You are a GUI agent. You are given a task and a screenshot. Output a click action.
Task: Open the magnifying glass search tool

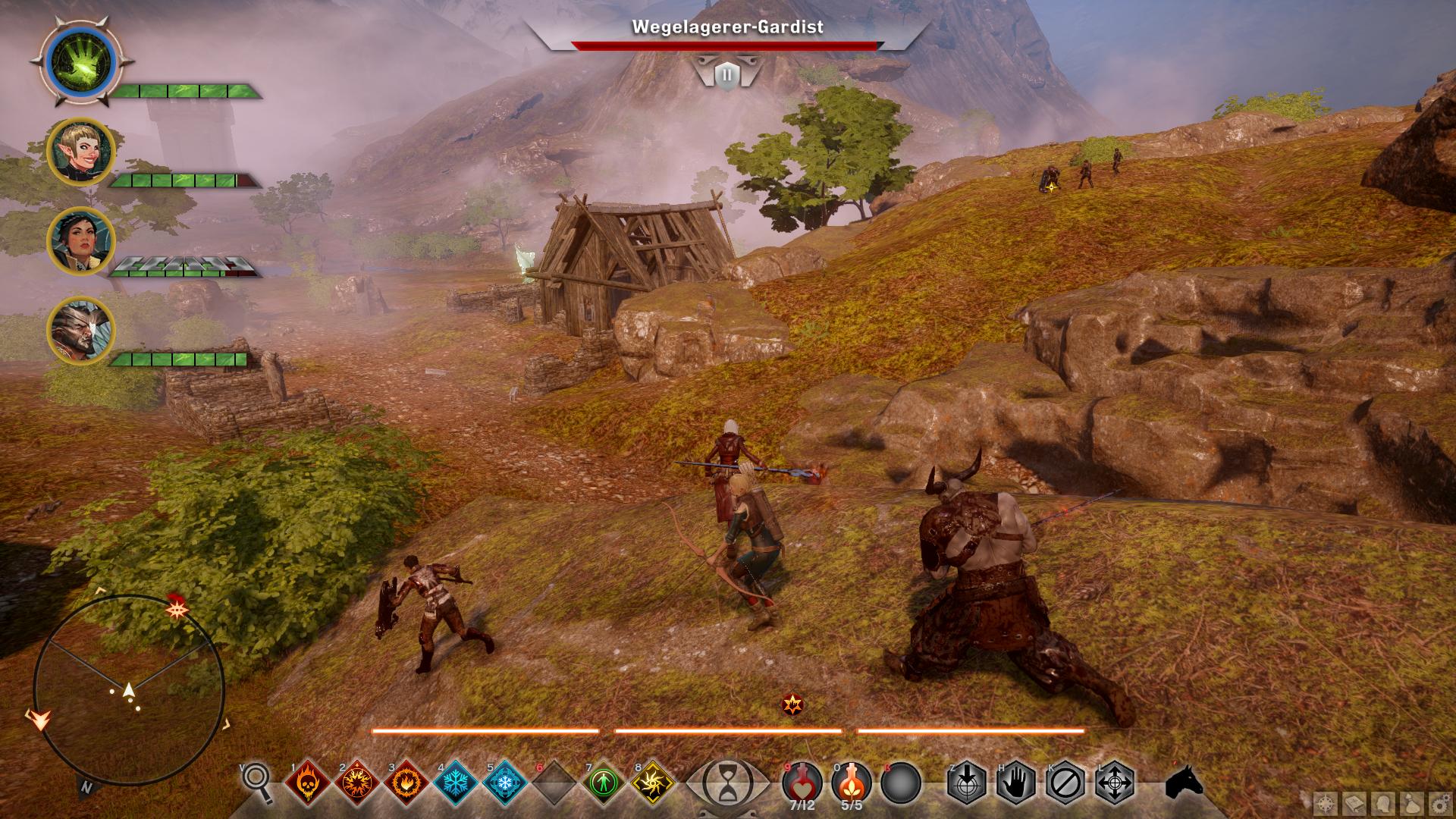coord(257,781)
